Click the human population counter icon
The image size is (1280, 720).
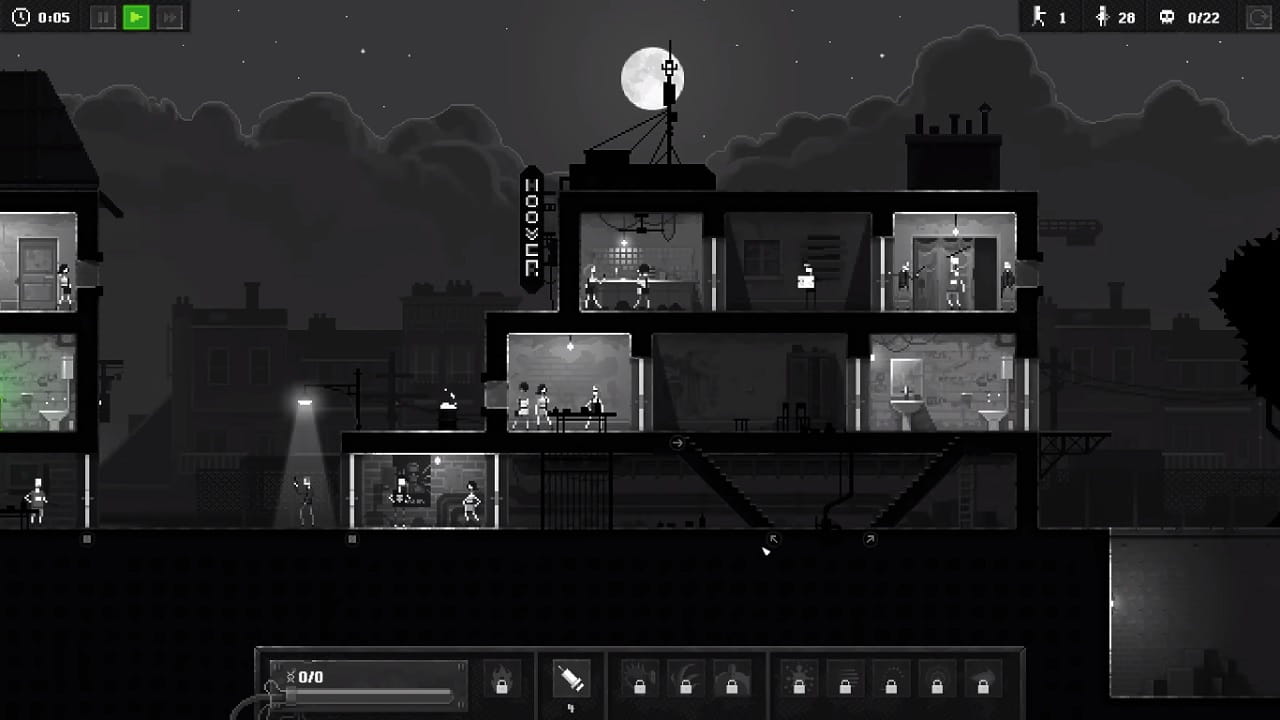pyautogui.click(x=1101, y=17)
